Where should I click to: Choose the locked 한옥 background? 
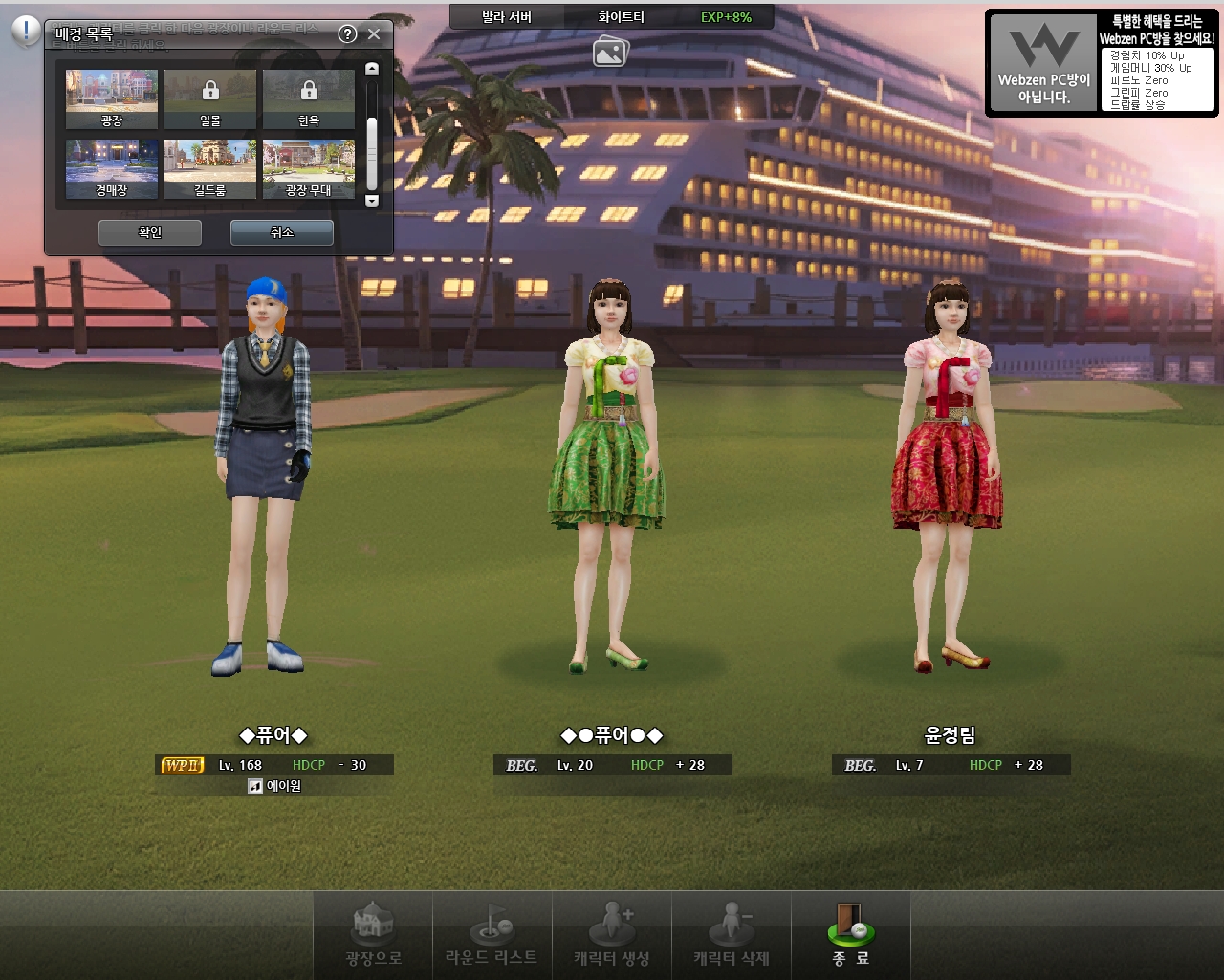coord(309,98)
